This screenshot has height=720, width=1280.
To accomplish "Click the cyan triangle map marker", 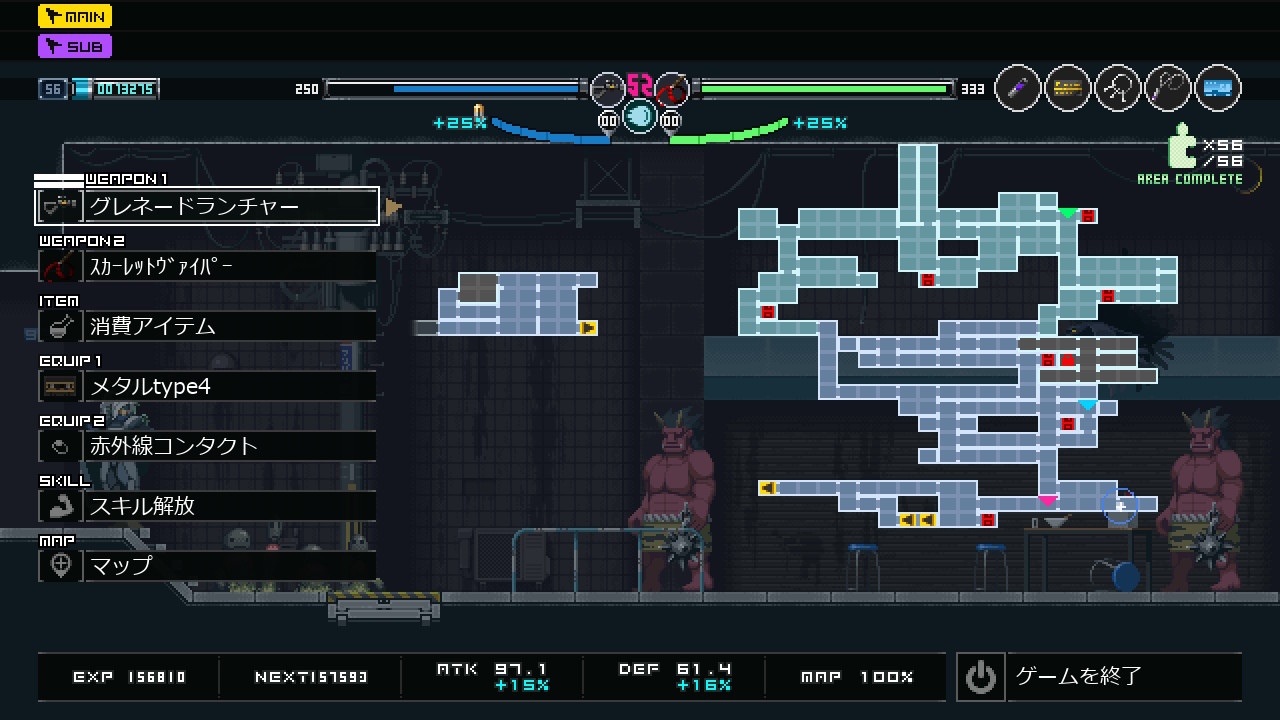I will click(1088, 405).
